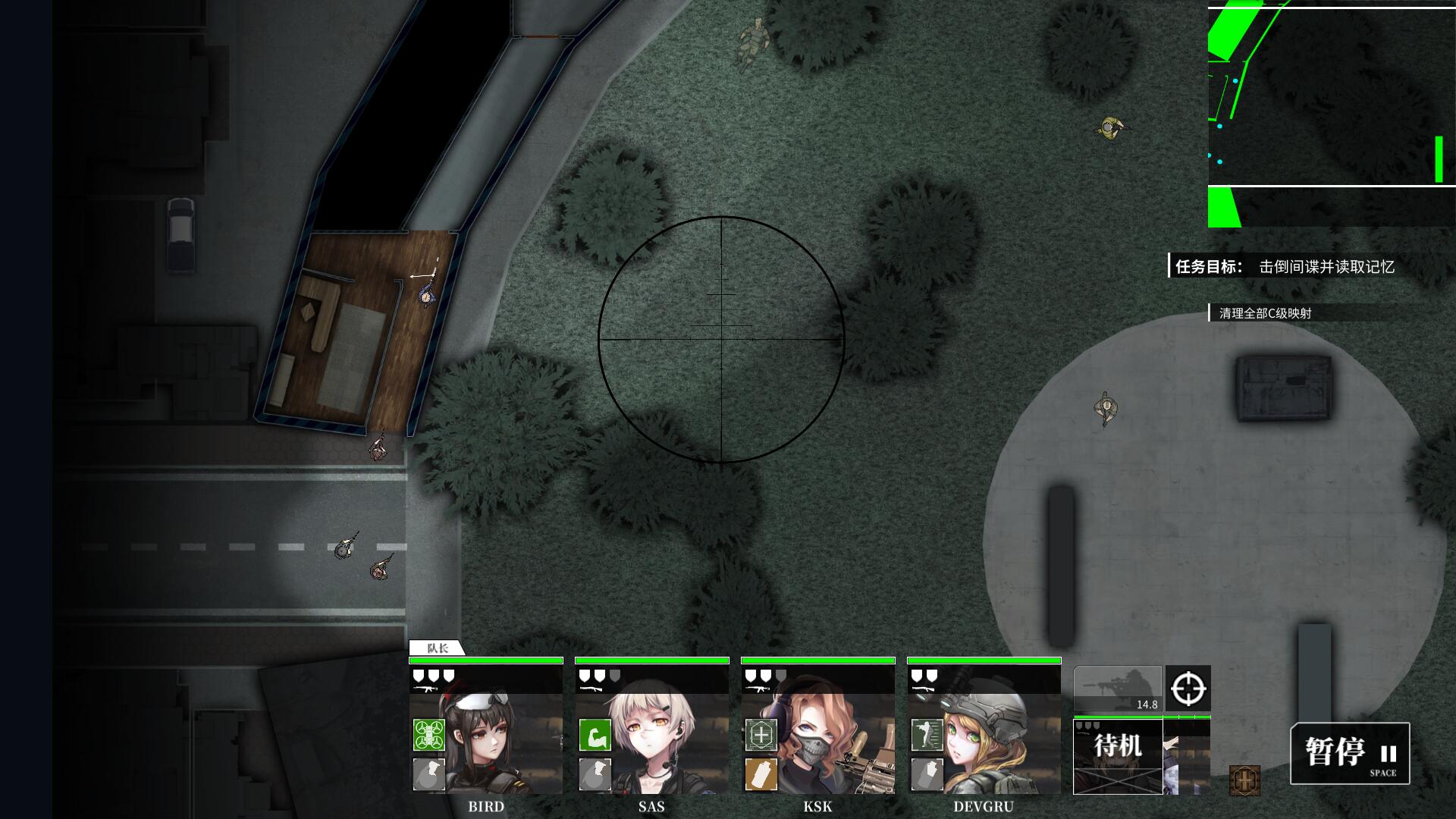Toggle the white crosshair targeting button
Screen dimensions: 1456x819
coord(1188,689)
